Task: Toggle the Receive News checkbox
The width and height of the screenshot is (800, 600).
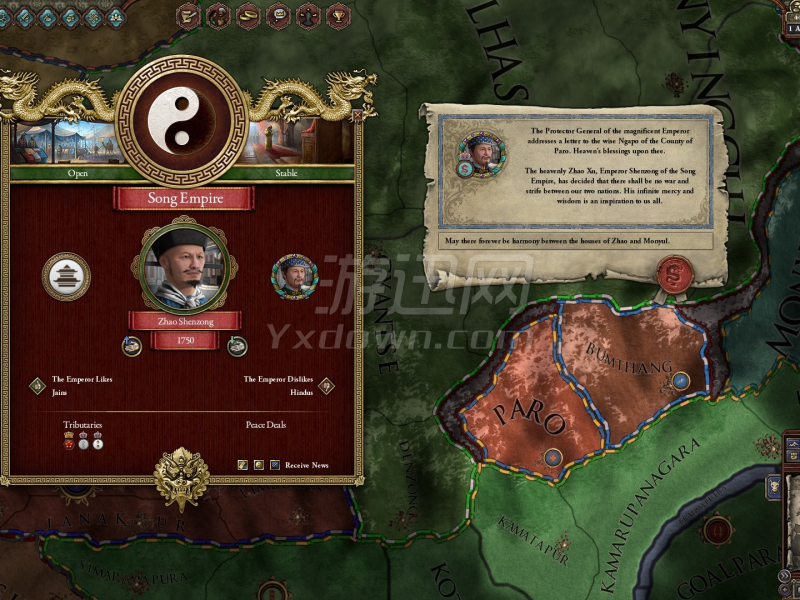Action: [x=276, y=465]
